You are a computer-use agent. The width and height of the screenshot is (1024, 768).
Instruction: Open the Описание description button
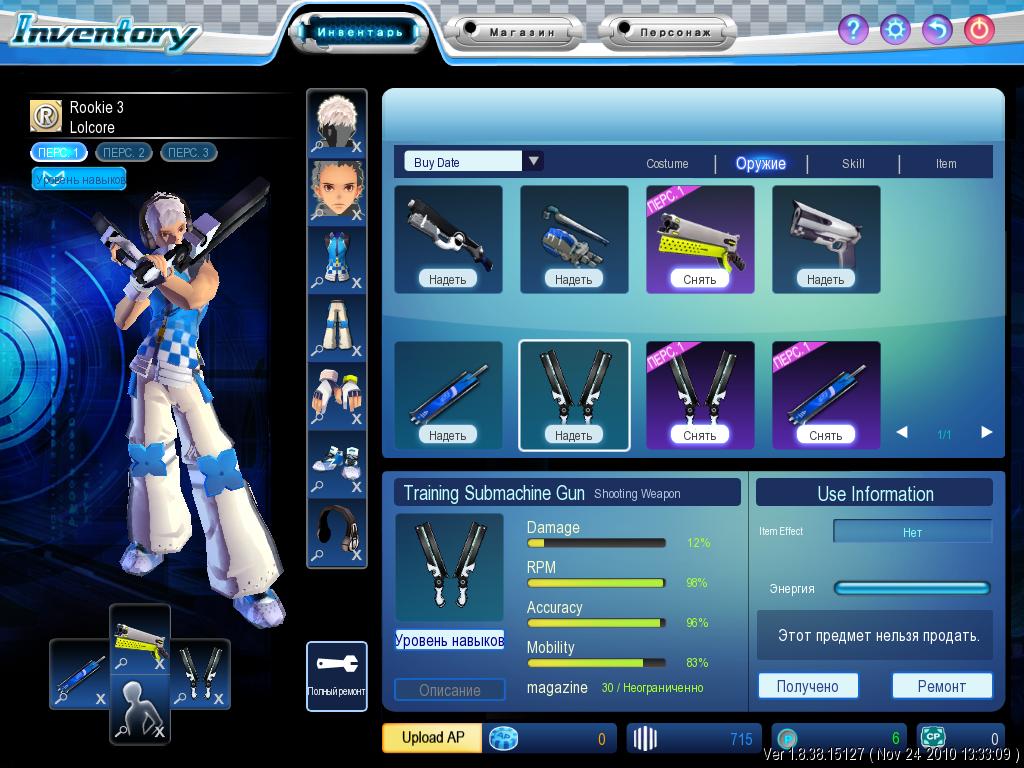pos(449,690)
